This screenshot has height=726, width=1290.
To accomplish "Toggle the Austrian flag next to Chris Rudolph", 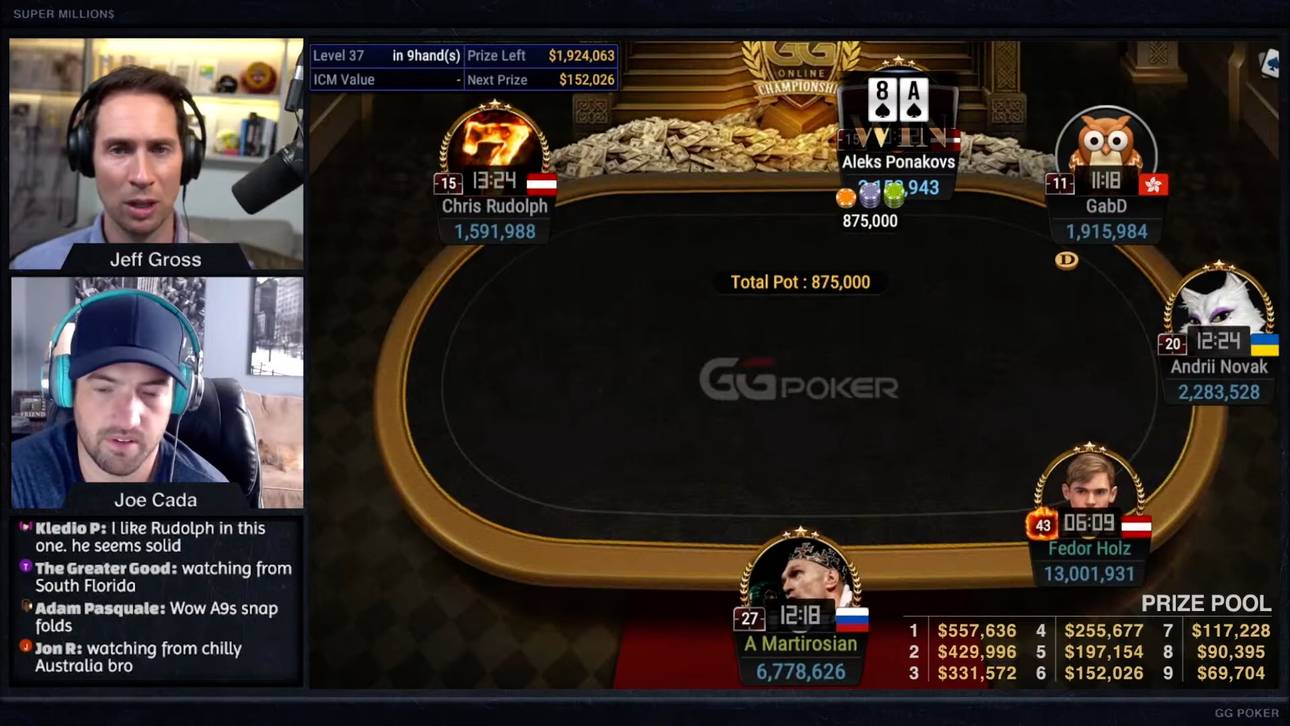I will 545,184.
